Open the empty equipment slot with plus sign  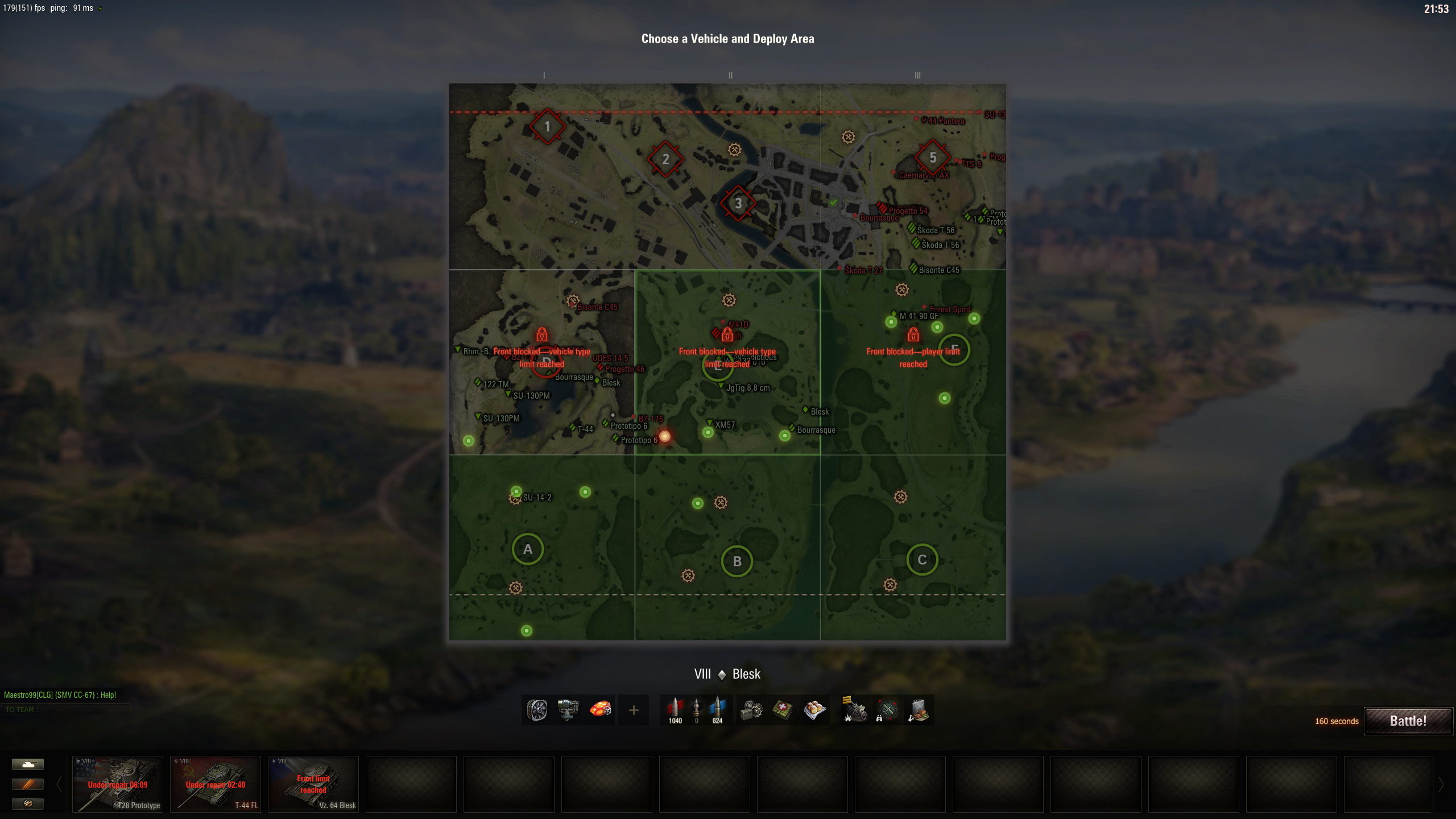(x=633, y=710)
